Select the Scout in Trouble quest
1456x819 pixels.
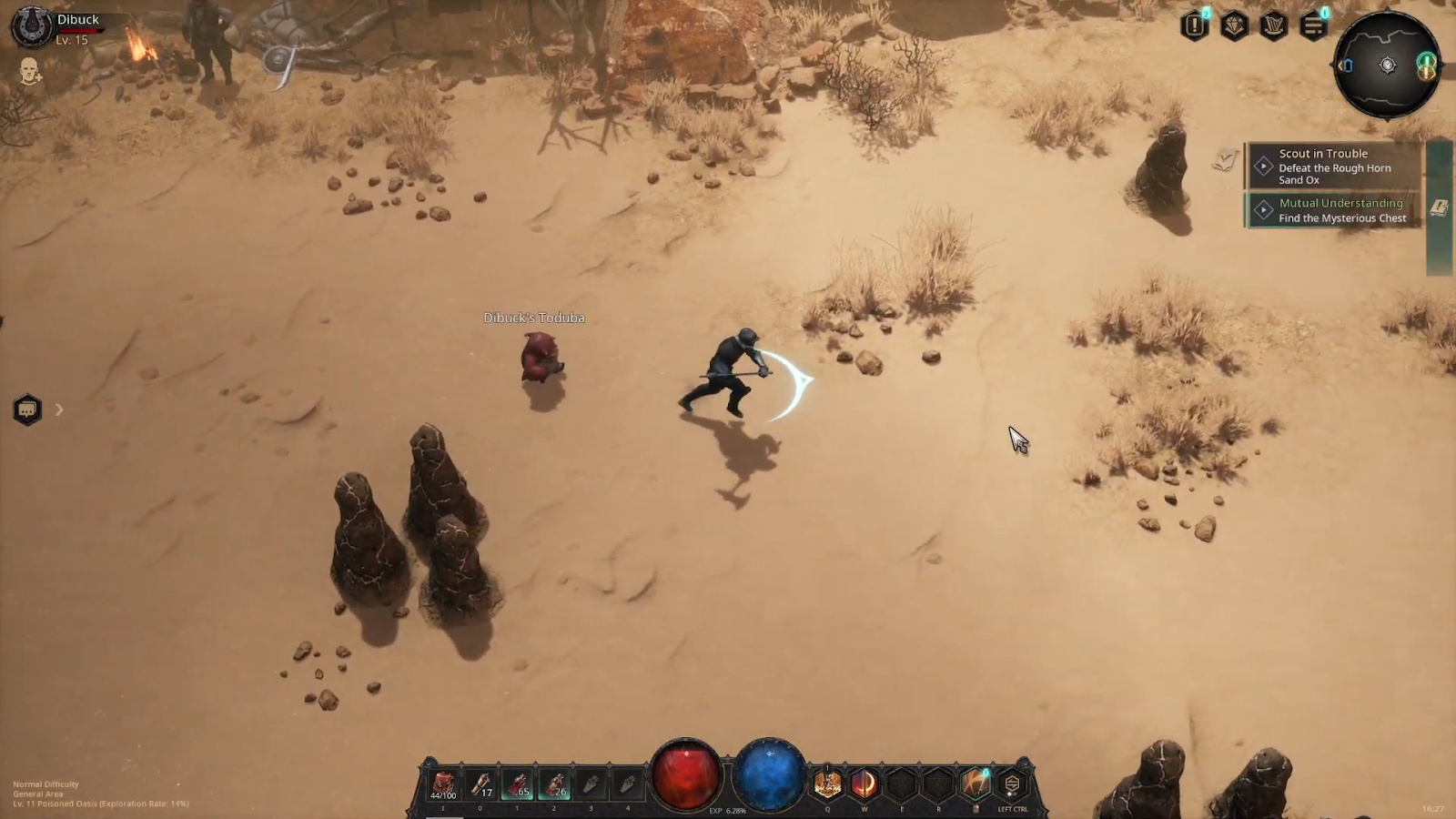tap(1333, 166)
